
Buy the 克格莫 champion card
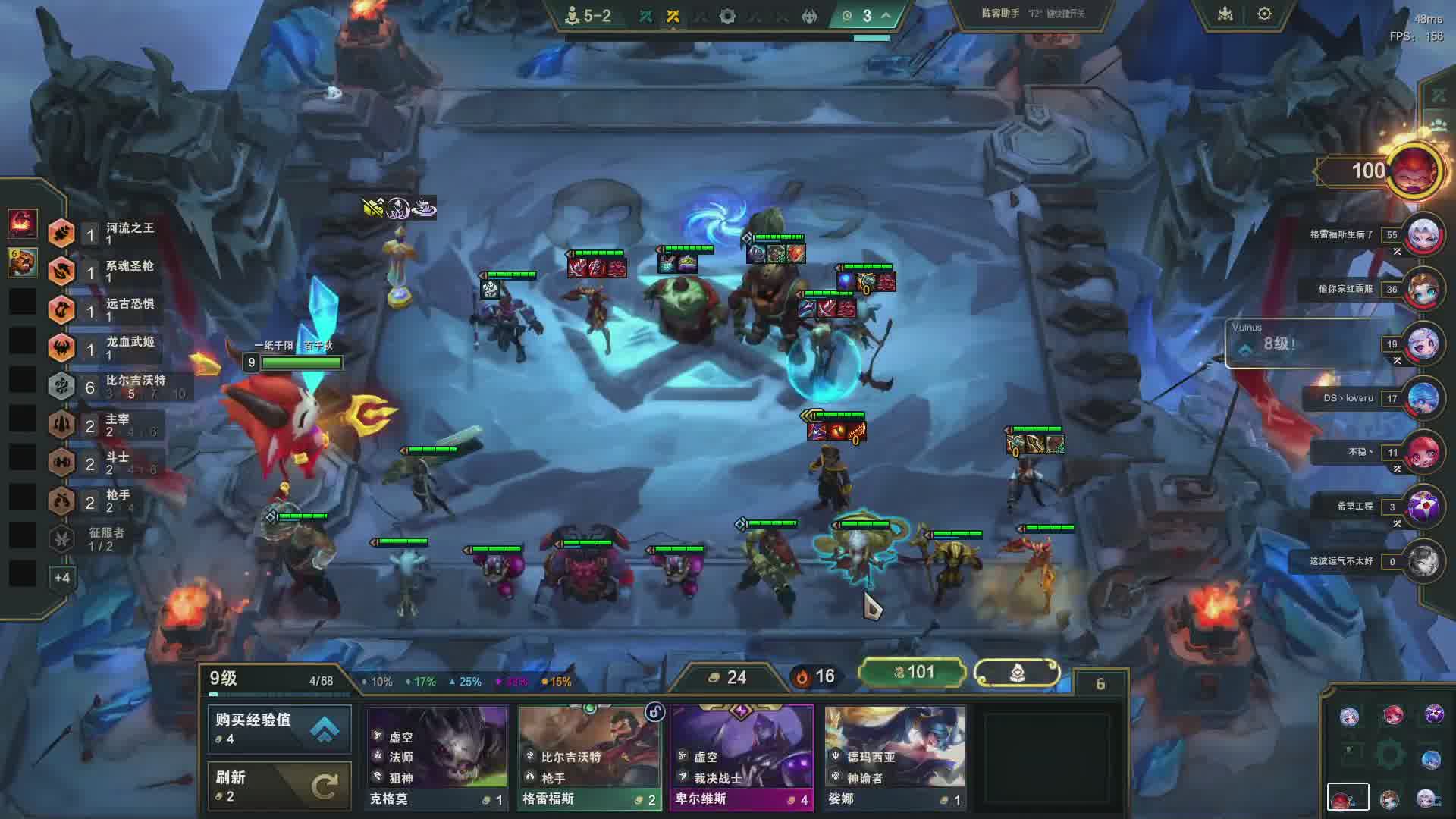[x=437, y=757]
